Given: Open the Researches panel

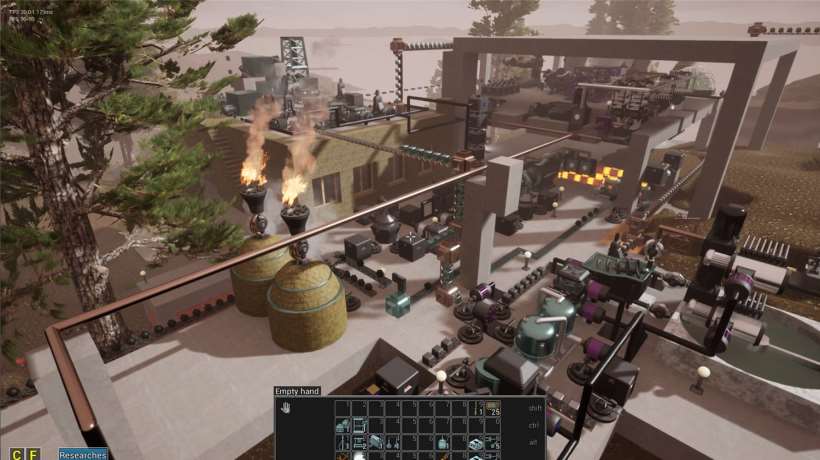Looking at the screenshot, I should [83, 454].
